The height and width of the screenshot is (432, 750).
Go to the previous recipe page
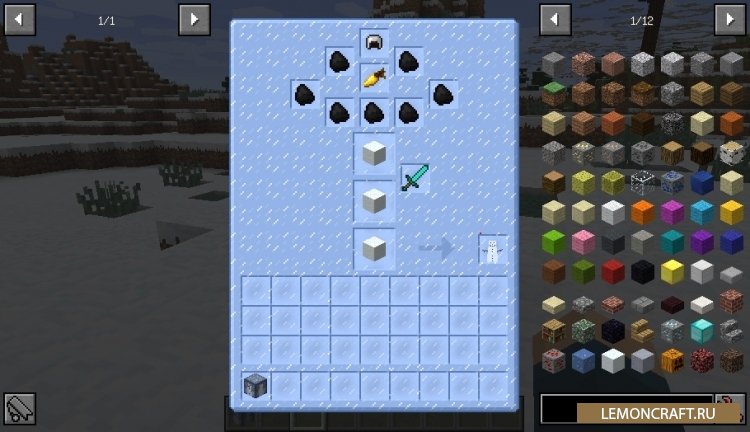coord(19,19)
